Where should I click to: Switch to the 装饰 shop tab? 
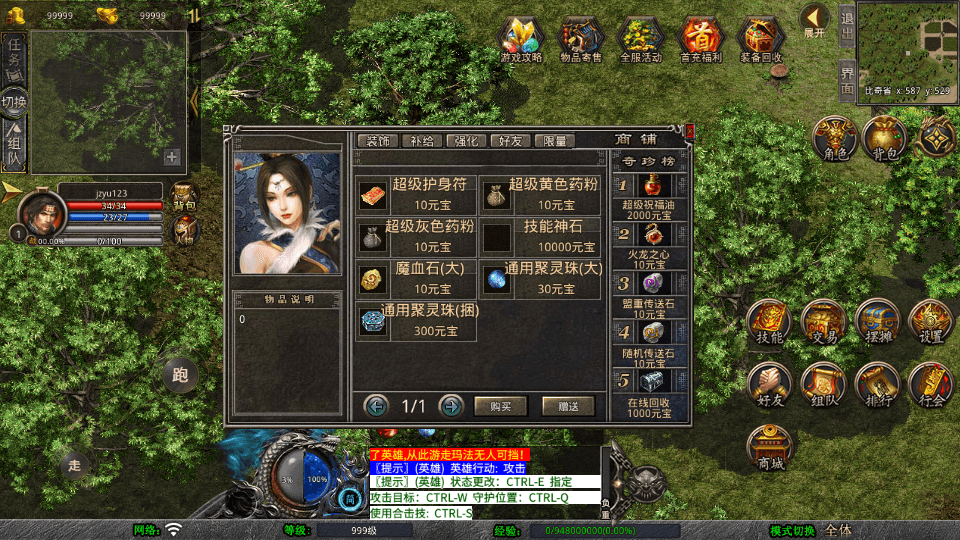tap(378, 141)
